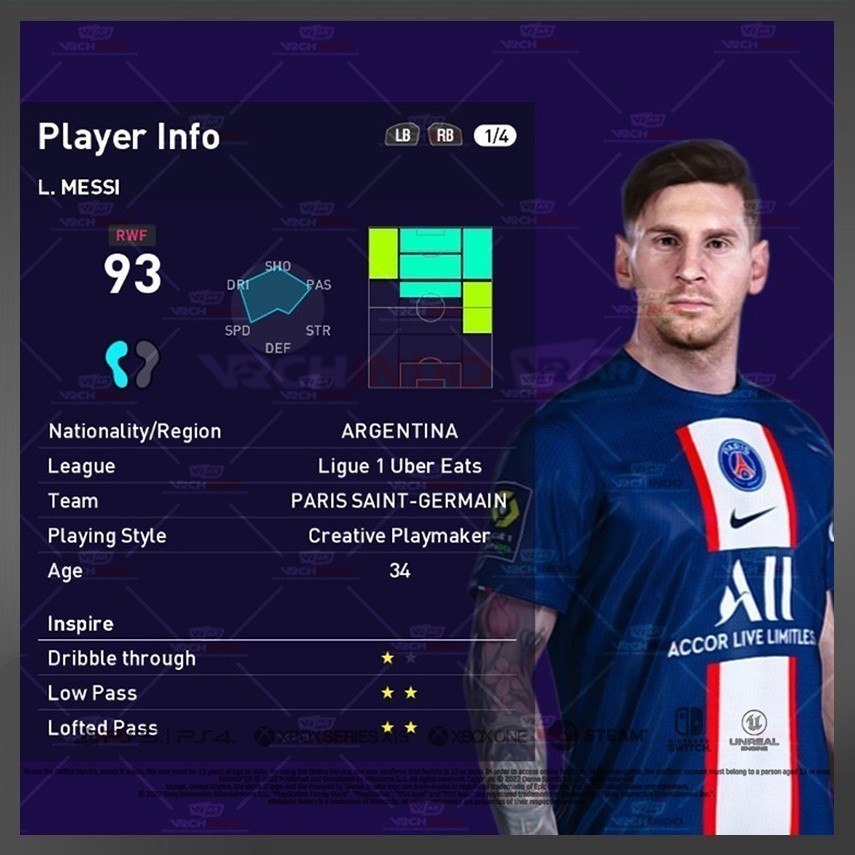Select the Dribble through inspire row

tap(278, 659)
